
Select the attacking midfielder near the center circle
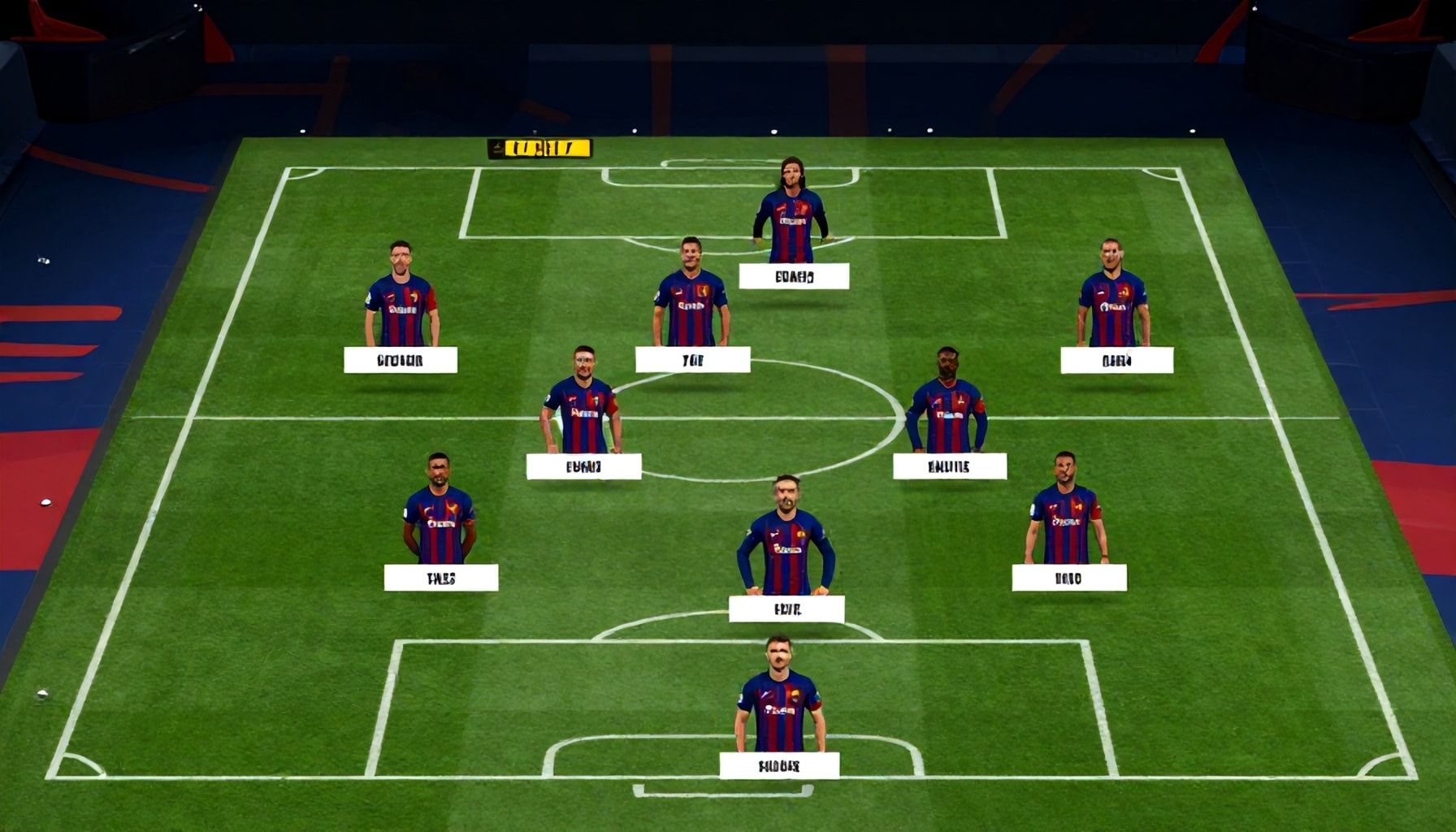tap(692, 292)
